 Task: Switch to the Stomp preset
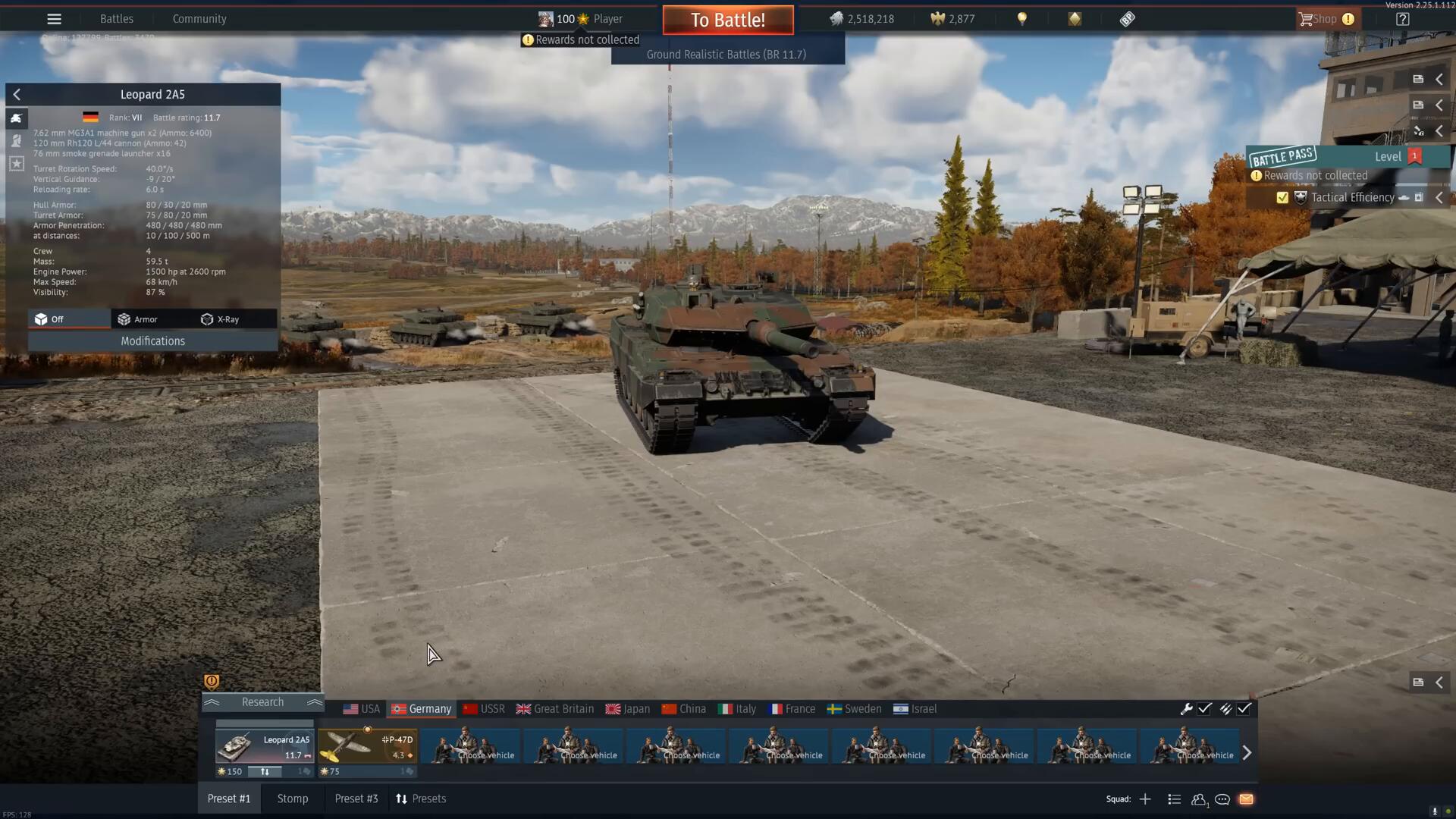[x=293, y=799]
